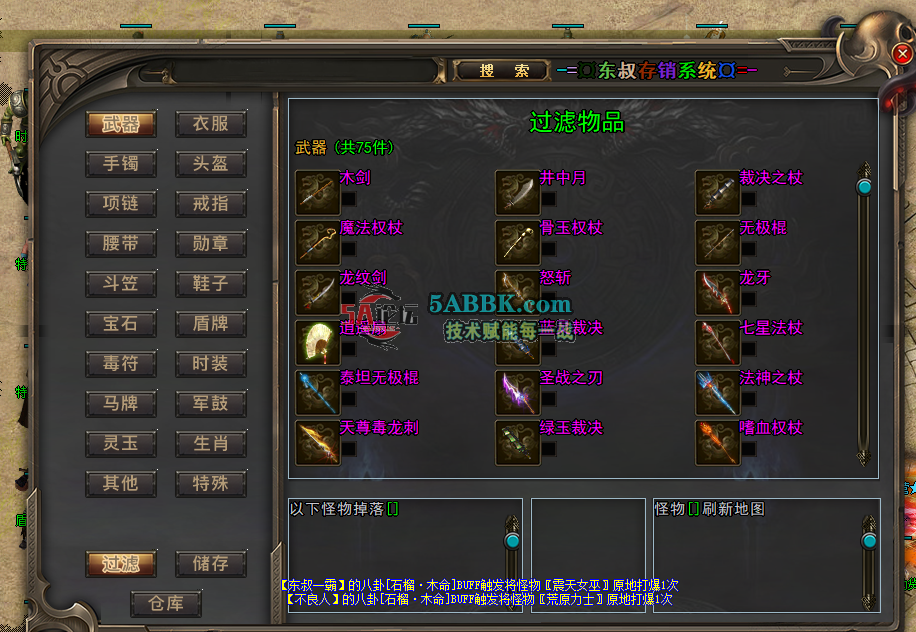
Task: Click the 储存 store button
Action: (x=211, y=564)
